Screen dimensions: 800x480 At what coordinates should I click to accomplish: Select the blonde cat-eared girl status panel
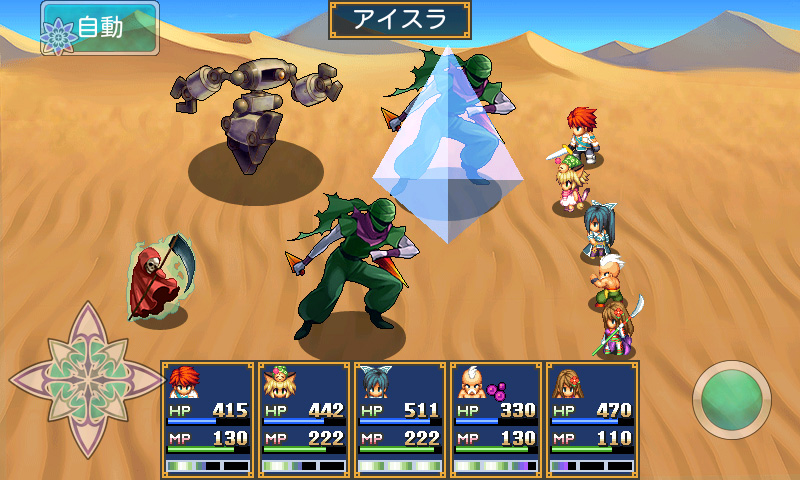point(304,418)
